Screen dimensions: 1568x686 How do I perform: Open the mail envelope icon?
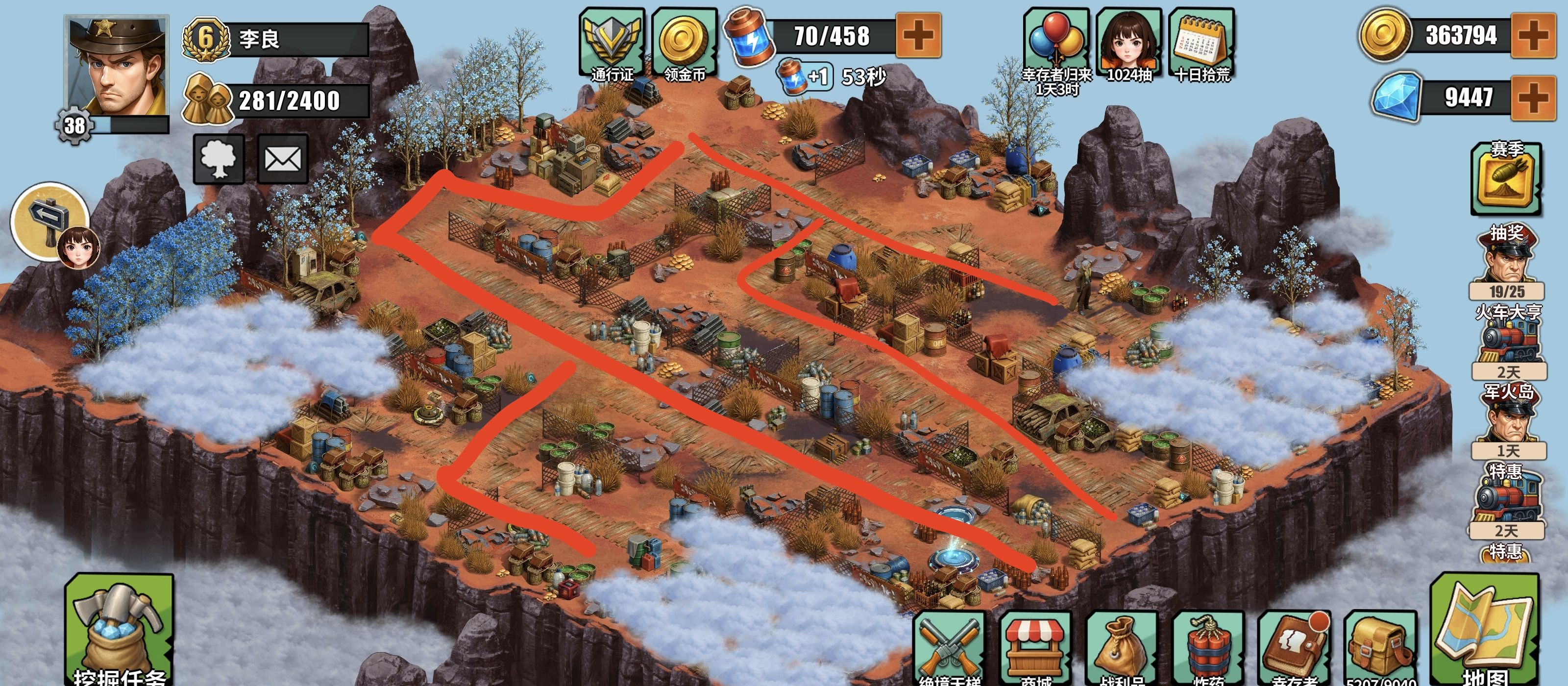pyautogui.click(x=282, y=159)
